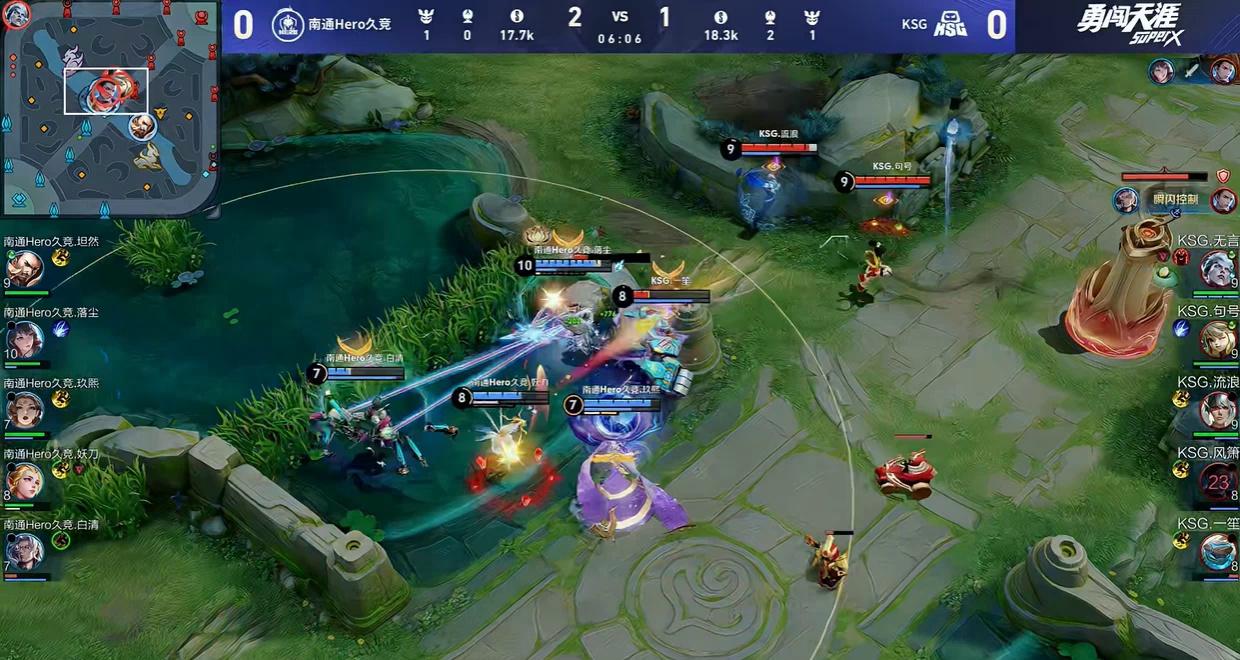Select player 妖刀's hero portrait
This screenshot has height=660, width=1240.
pyautogui.click(x=24, y=481)
